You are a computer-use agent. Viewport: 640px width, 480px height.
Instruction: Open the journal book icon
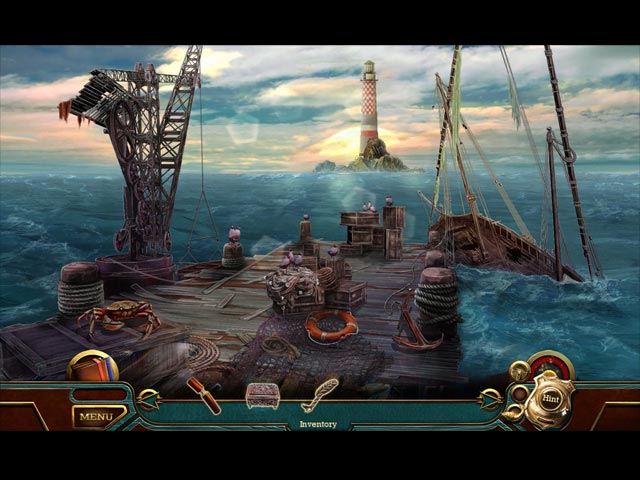(x=92, y=367)
